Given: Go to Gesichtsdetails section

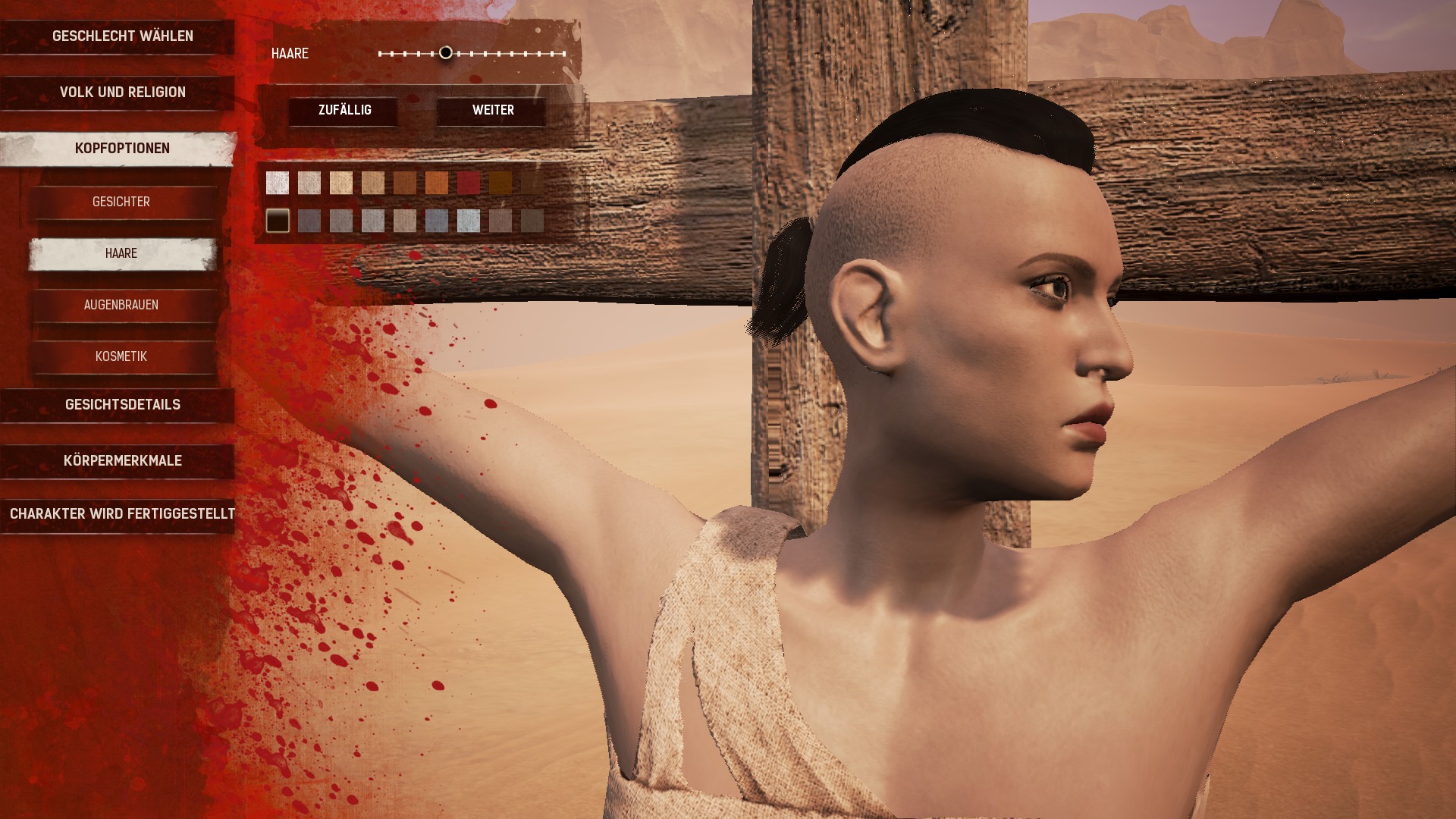Looking at the screenshot, I should (122, 405).
